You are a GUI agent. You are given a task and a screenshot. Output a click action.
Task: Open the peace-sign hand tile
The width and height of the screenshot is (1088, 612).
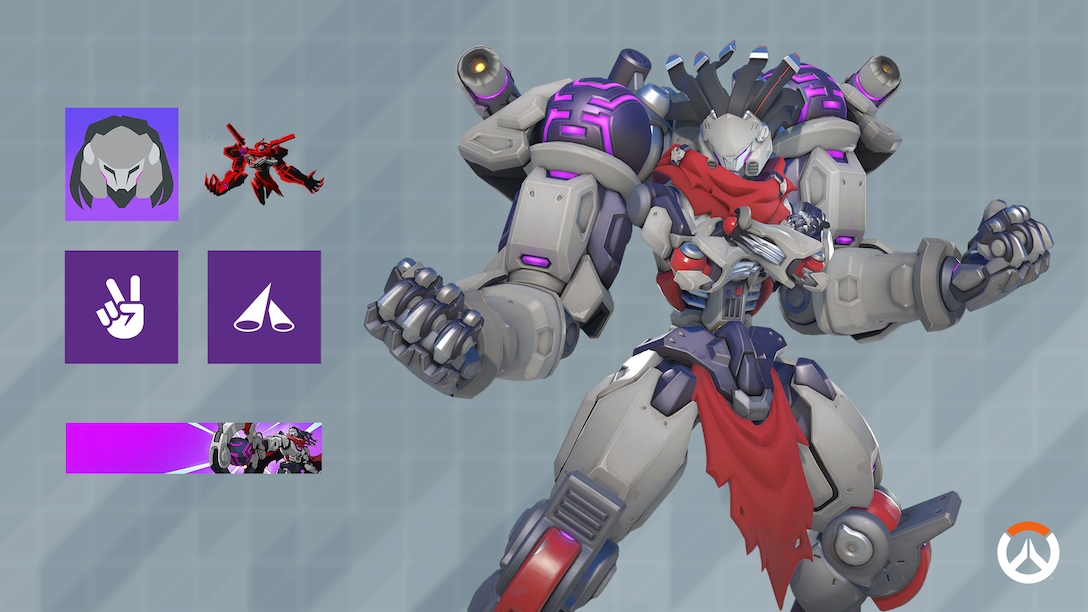tap(122, 307)
